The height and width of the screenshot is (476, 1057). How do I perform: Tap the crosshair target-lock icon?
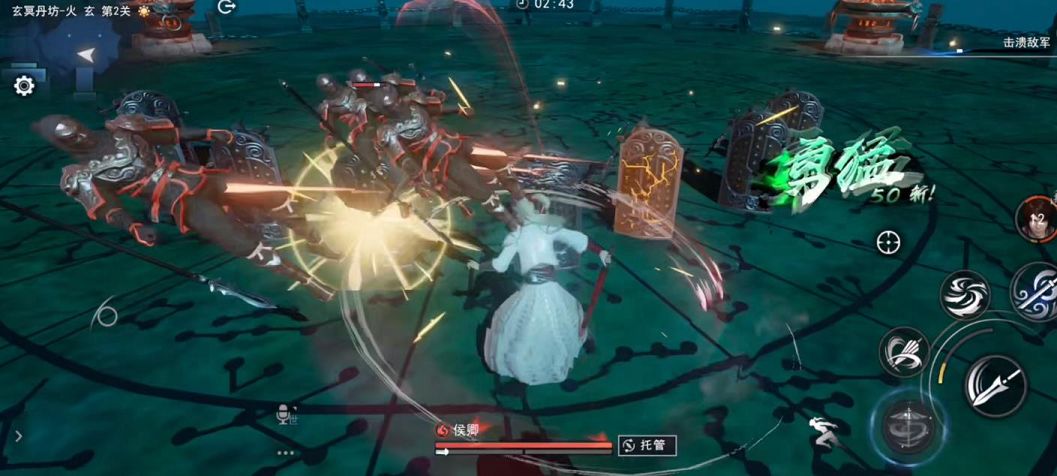[x=888, y=241]
